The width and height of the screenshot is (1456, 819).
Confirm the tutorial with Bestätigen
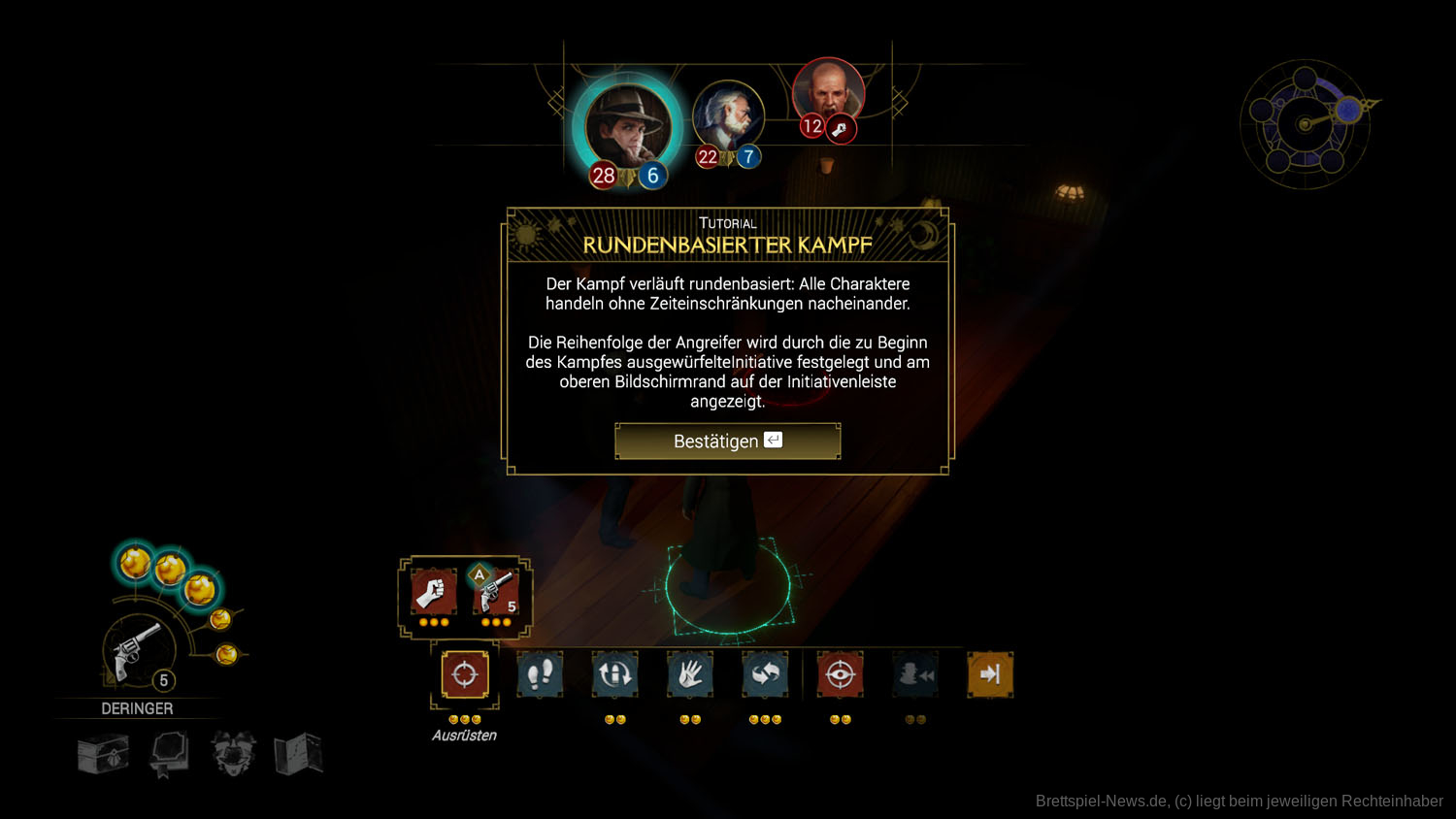(x=727, y=441)
